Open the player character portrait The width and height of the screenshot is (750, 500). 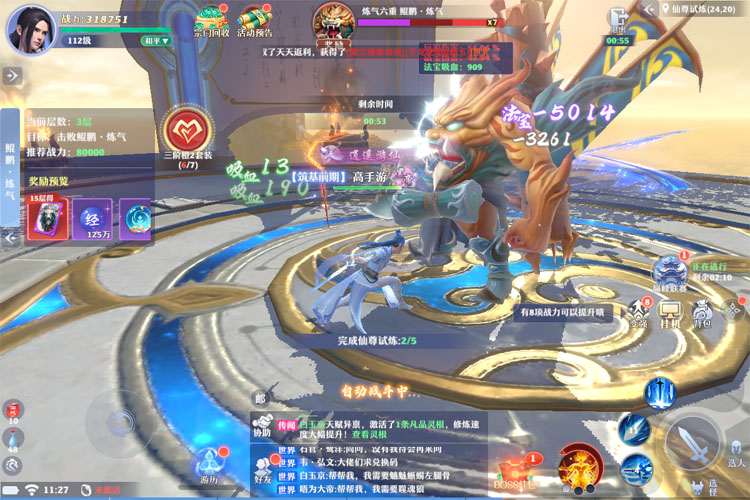pos(31,28)
